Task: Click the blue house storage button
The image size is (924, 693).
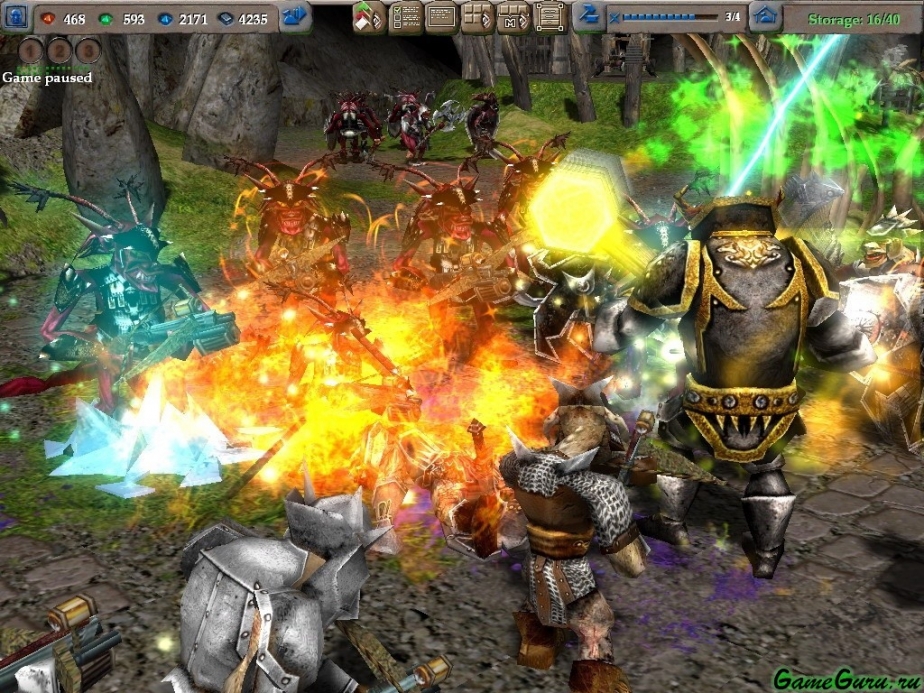Action: pos(765,16)
